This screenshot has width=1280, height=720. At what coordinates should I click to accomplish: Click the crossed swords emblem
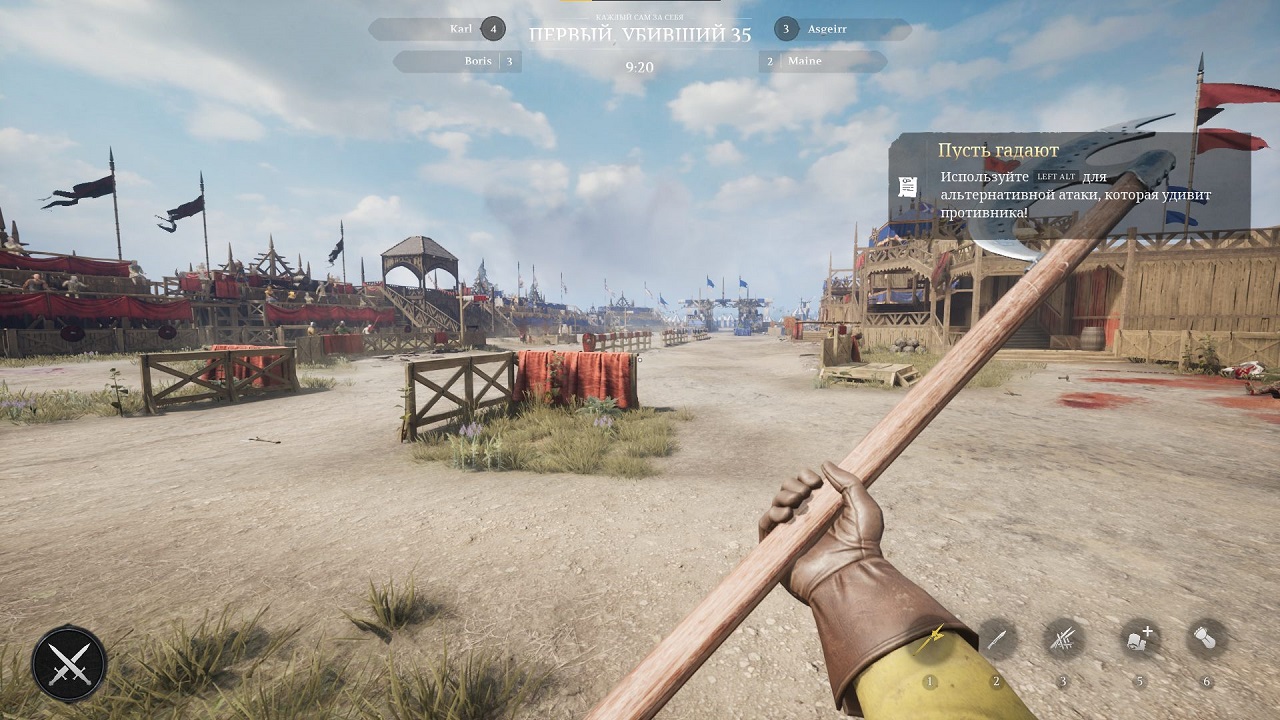tap(69, 663)
